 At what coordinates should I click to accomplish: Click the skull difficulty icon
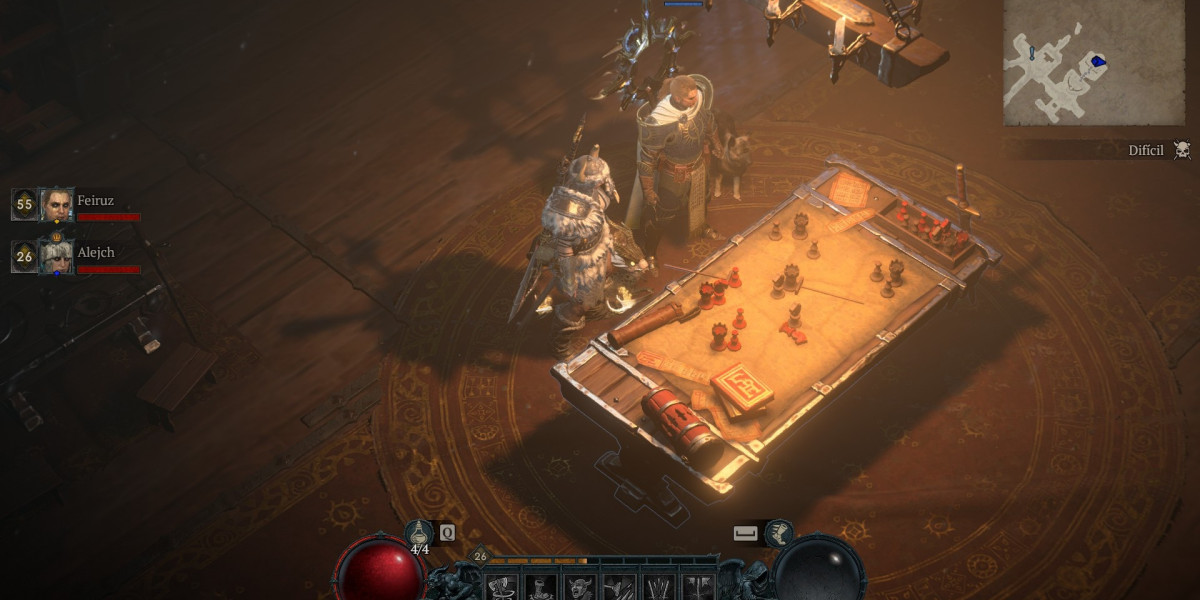coord(1182,150)
